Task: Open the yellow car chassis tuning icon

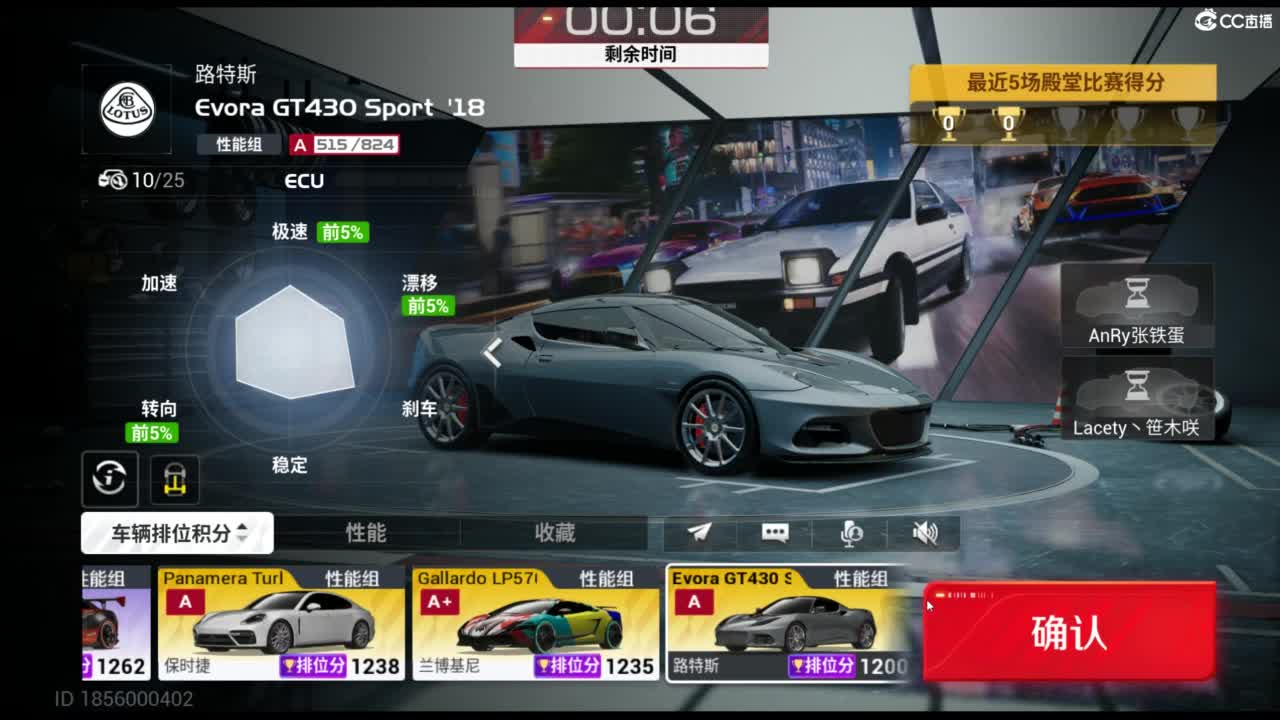Action: coord(175,479)
